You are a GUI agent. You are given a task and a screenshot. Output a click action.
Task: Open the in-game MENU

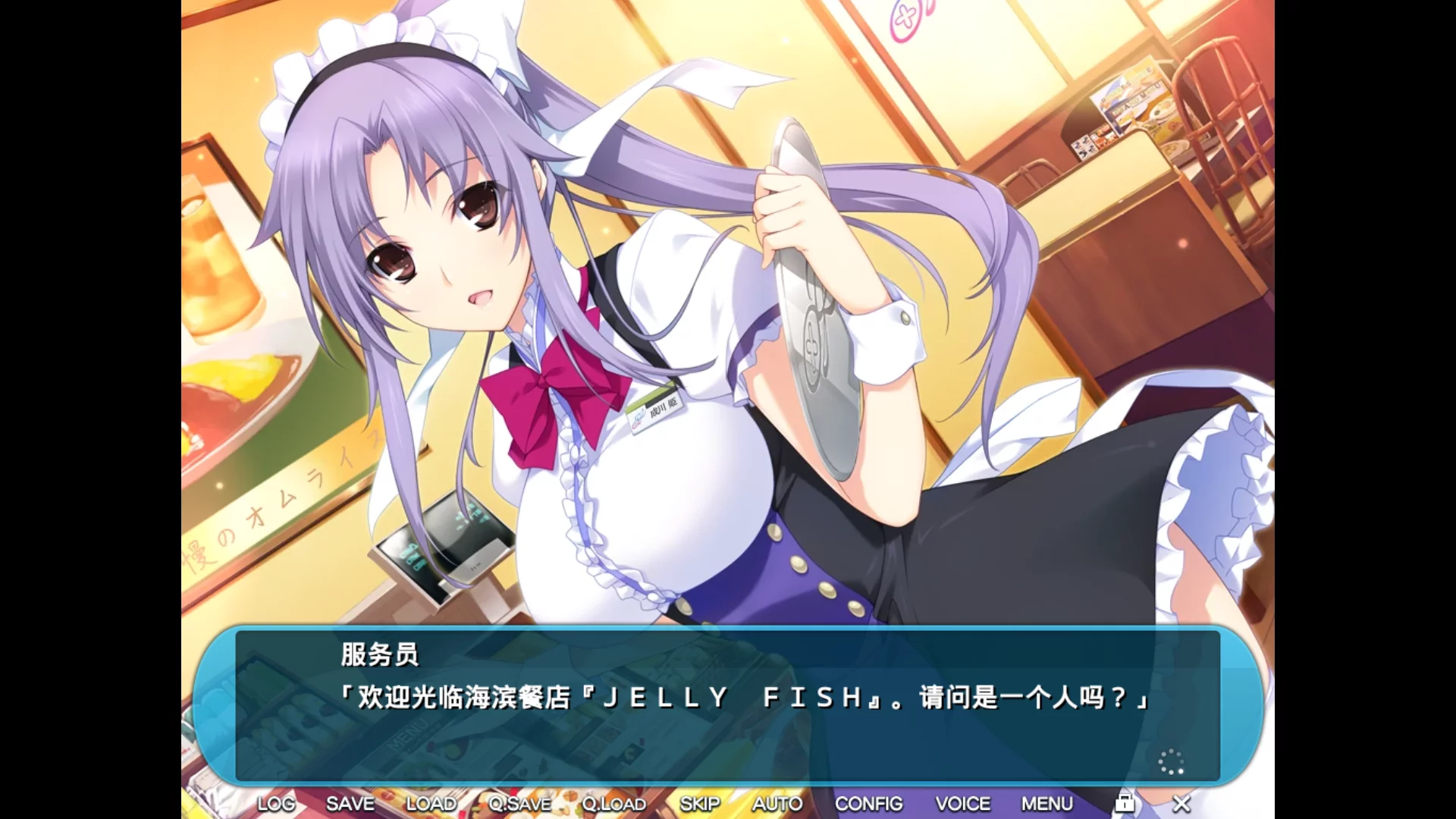(x=1046, y=803)
